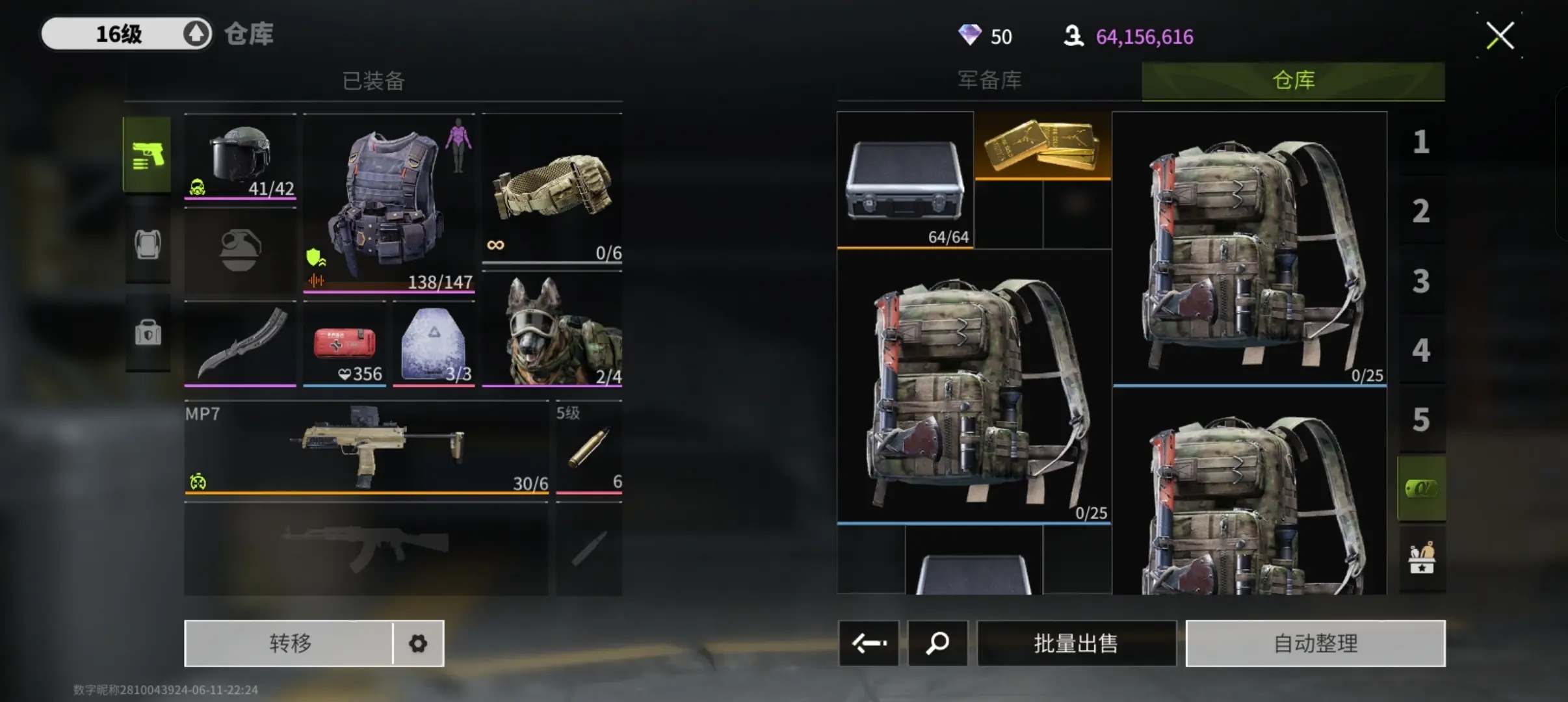
Task: Select the karambit knife slot
Action: pyautogui.click(x=241, y=343)
